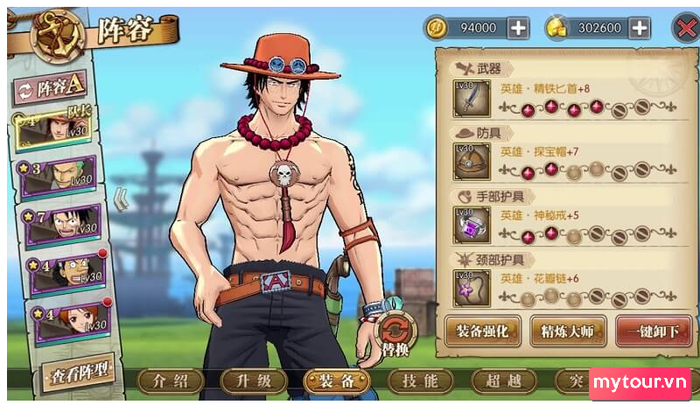
Task: Select the dagger weapon slot
Action: coord(471,99)
